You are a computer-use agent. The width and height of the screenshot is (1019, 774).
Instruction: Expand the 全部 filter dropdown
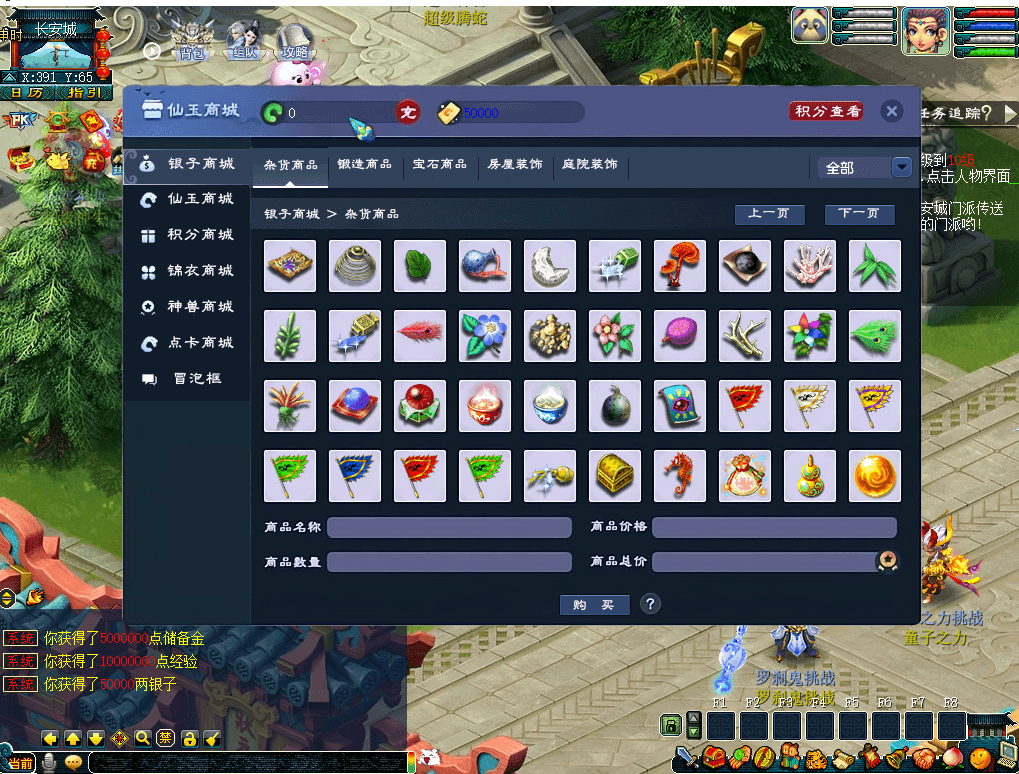coord(901,167)
